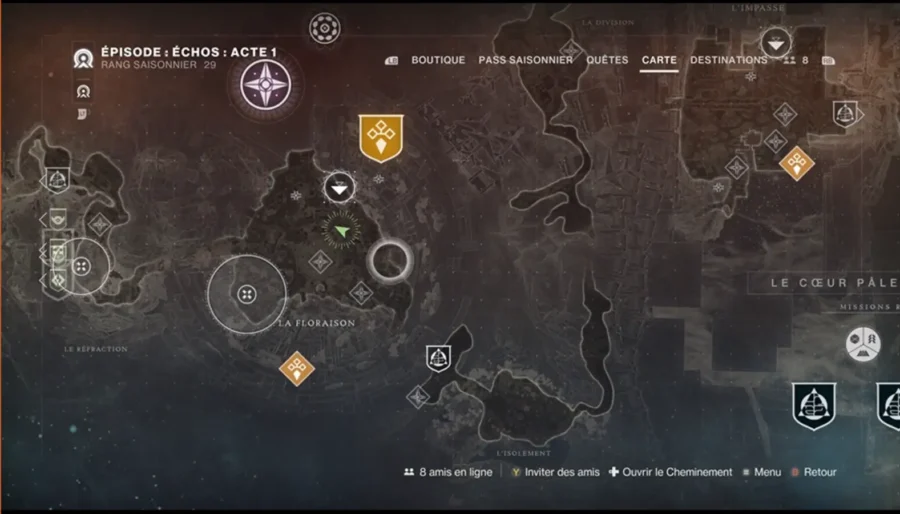Switch to the Destinations tab
This screenshot has height=514, width=900.
pos(728,60)
